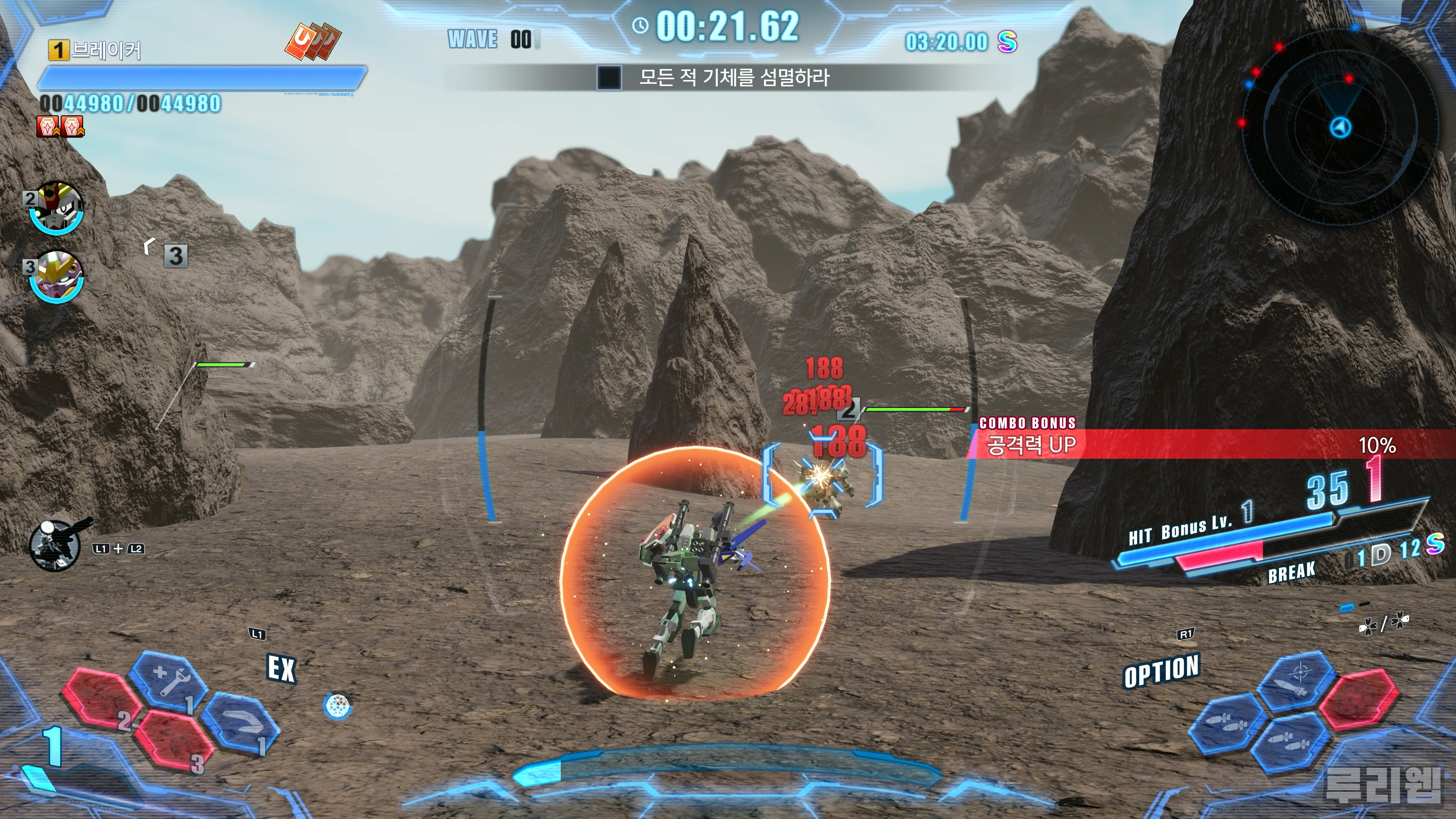Click the white geodesic sphere gauge icon

click(x=338, y=705)
